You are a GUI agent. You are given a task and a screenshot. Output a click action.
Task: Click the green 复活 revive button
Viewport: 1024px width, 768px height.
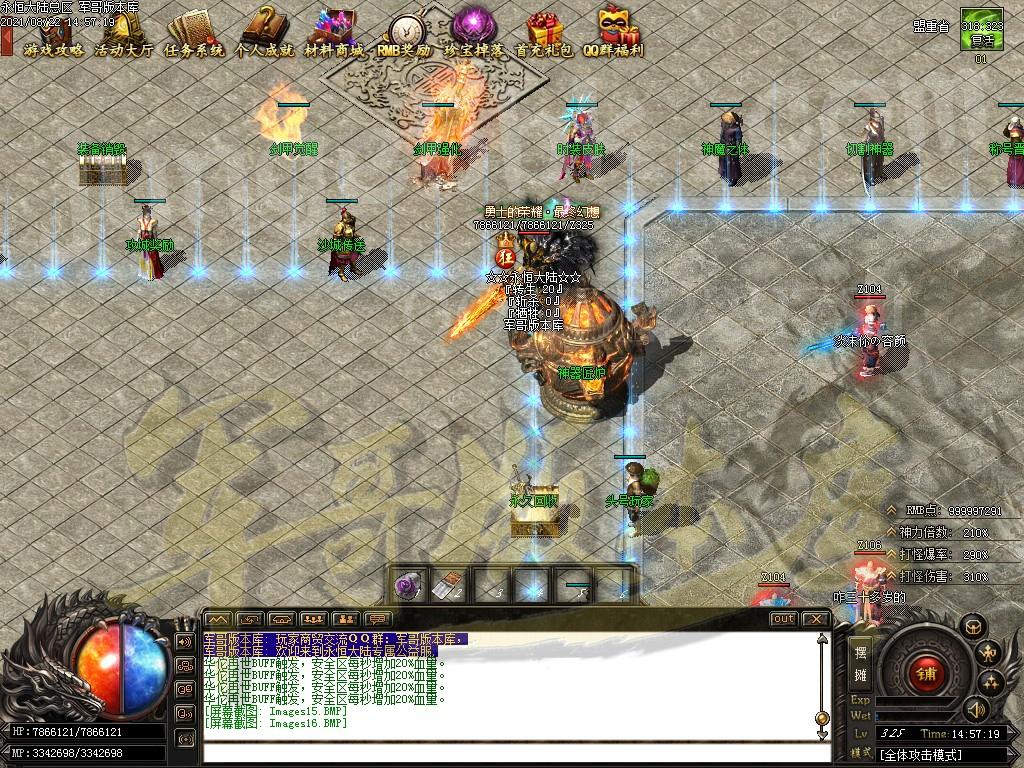coord(980,38)
